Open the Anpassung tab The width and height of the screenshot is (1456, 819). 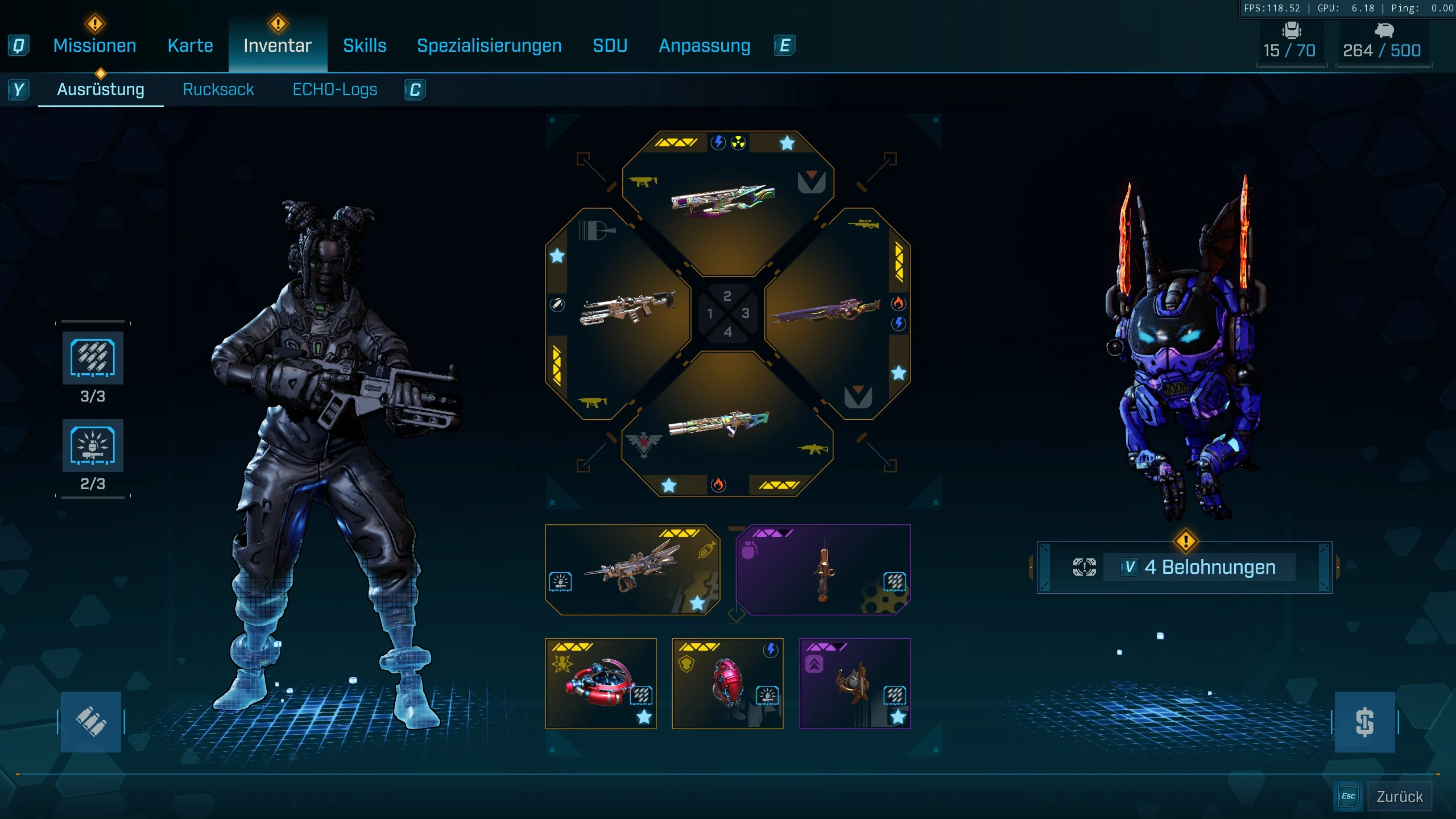(704, 45)
